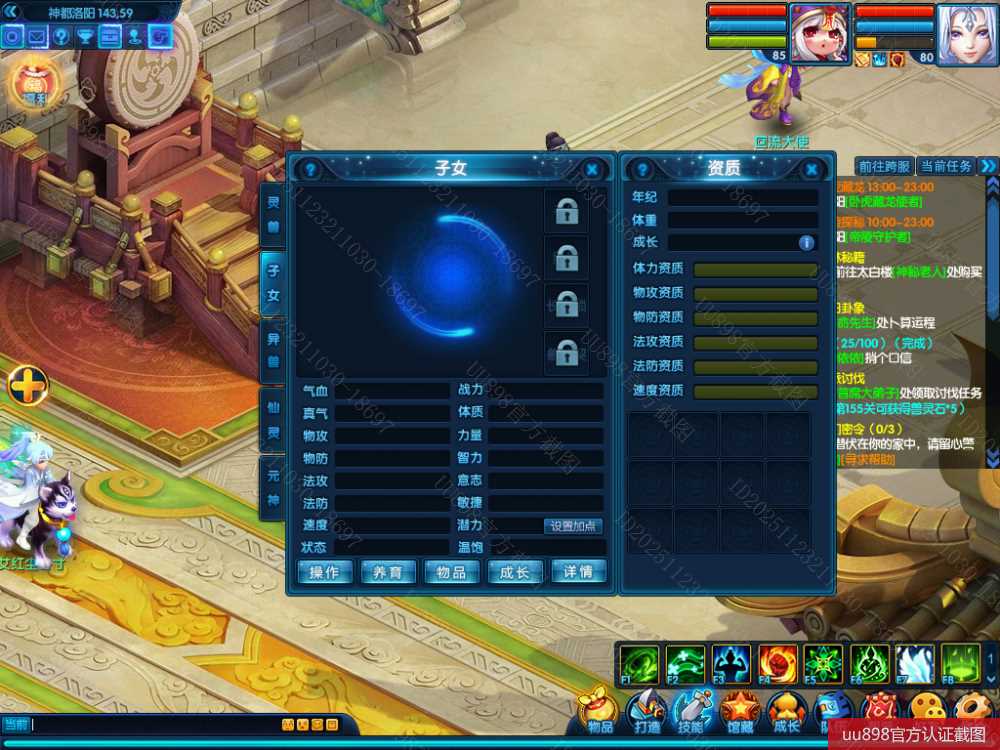Open the 操作 button in the 子女 panel
The height and width of the screenshot is (750, 1000).
(326, 572)
